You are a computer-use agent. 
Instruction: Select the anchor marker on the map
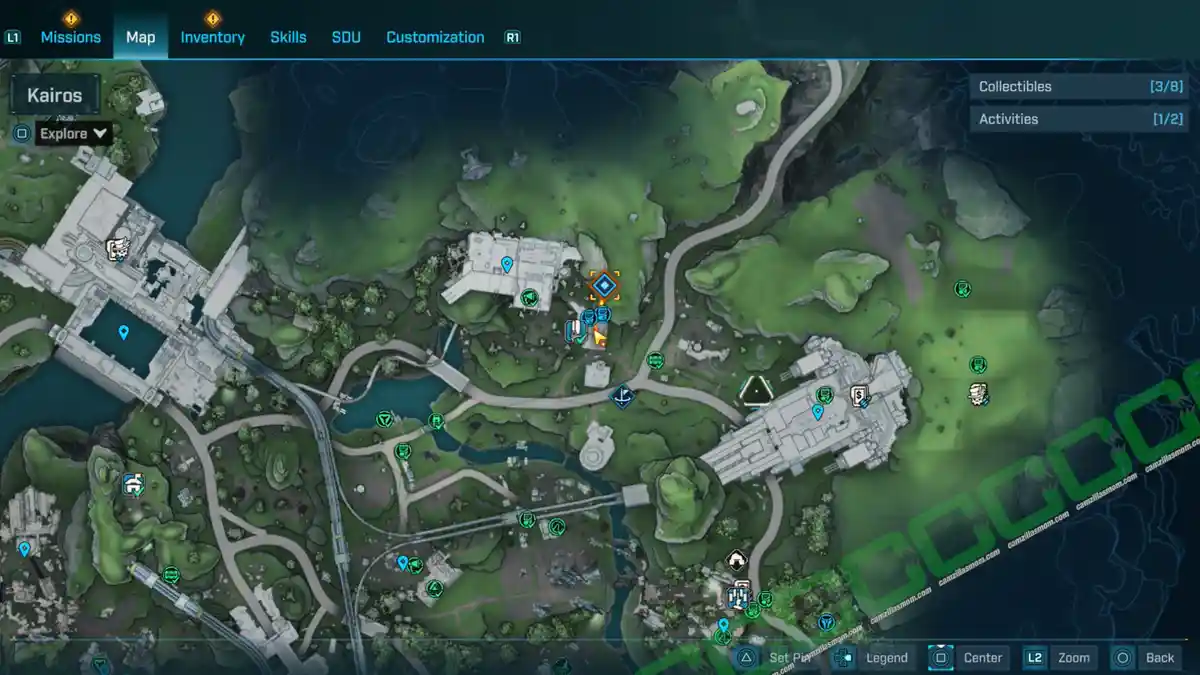pyautogui.click(x=622, y=397)
